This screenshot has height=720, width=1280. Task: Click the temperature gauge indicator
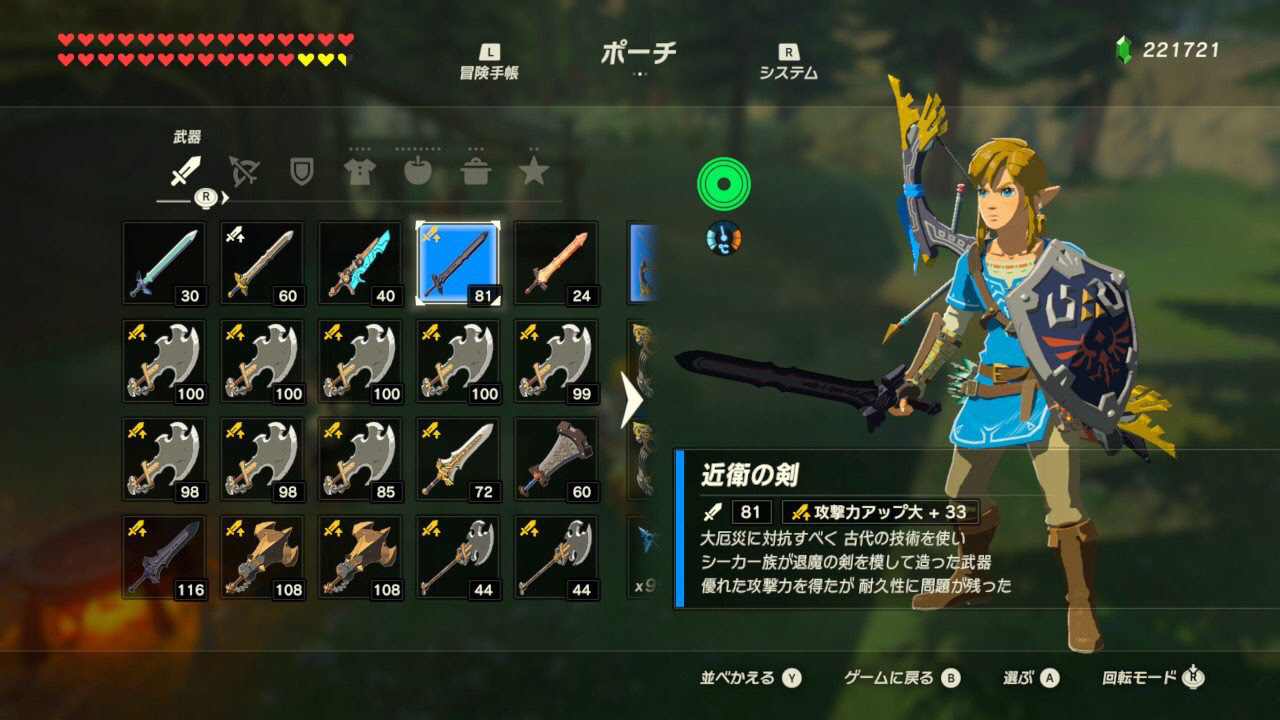(x=722, y=240)
